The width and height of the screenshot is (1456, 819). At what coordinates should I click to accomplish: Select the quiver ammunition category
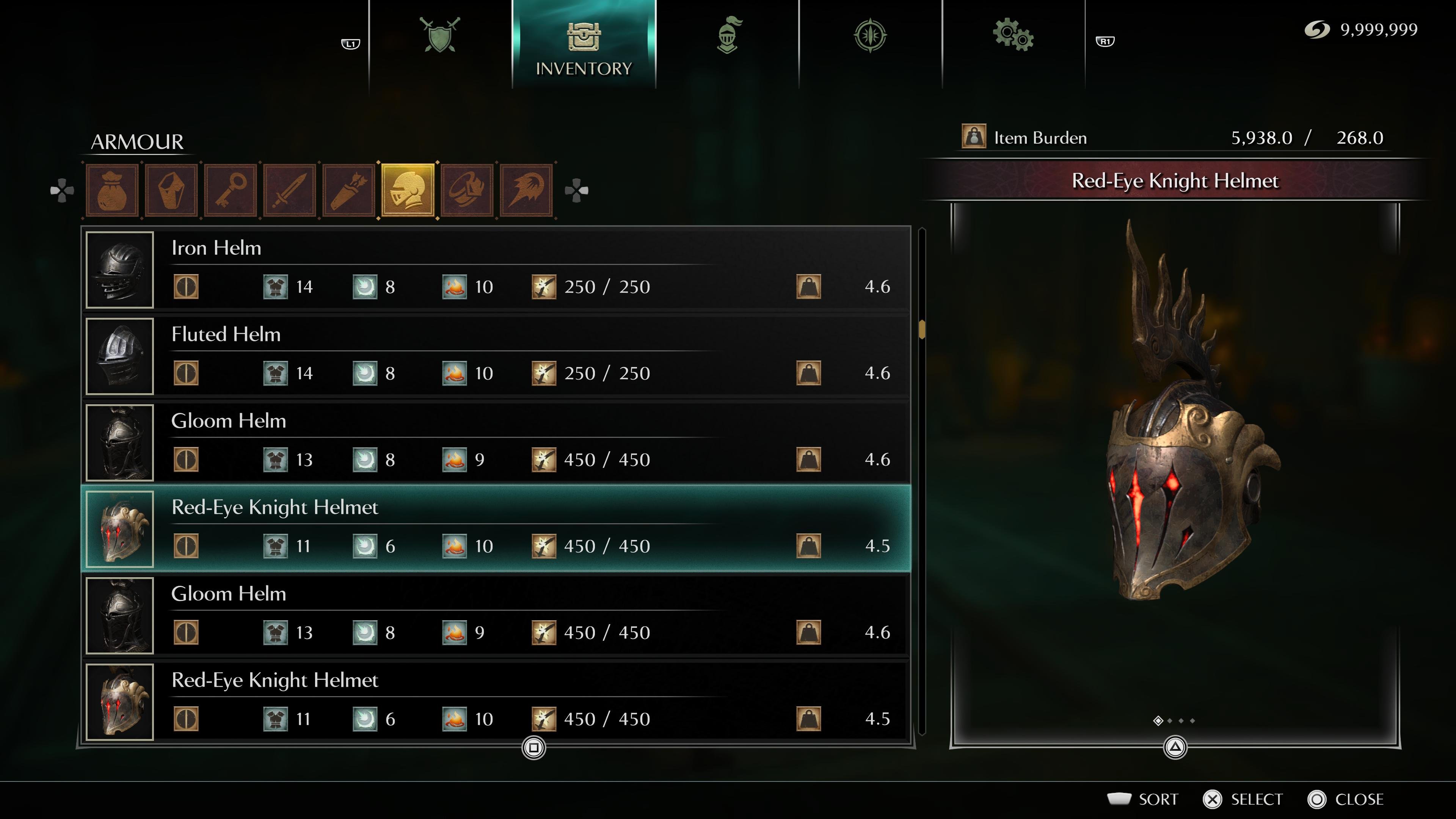349,190
